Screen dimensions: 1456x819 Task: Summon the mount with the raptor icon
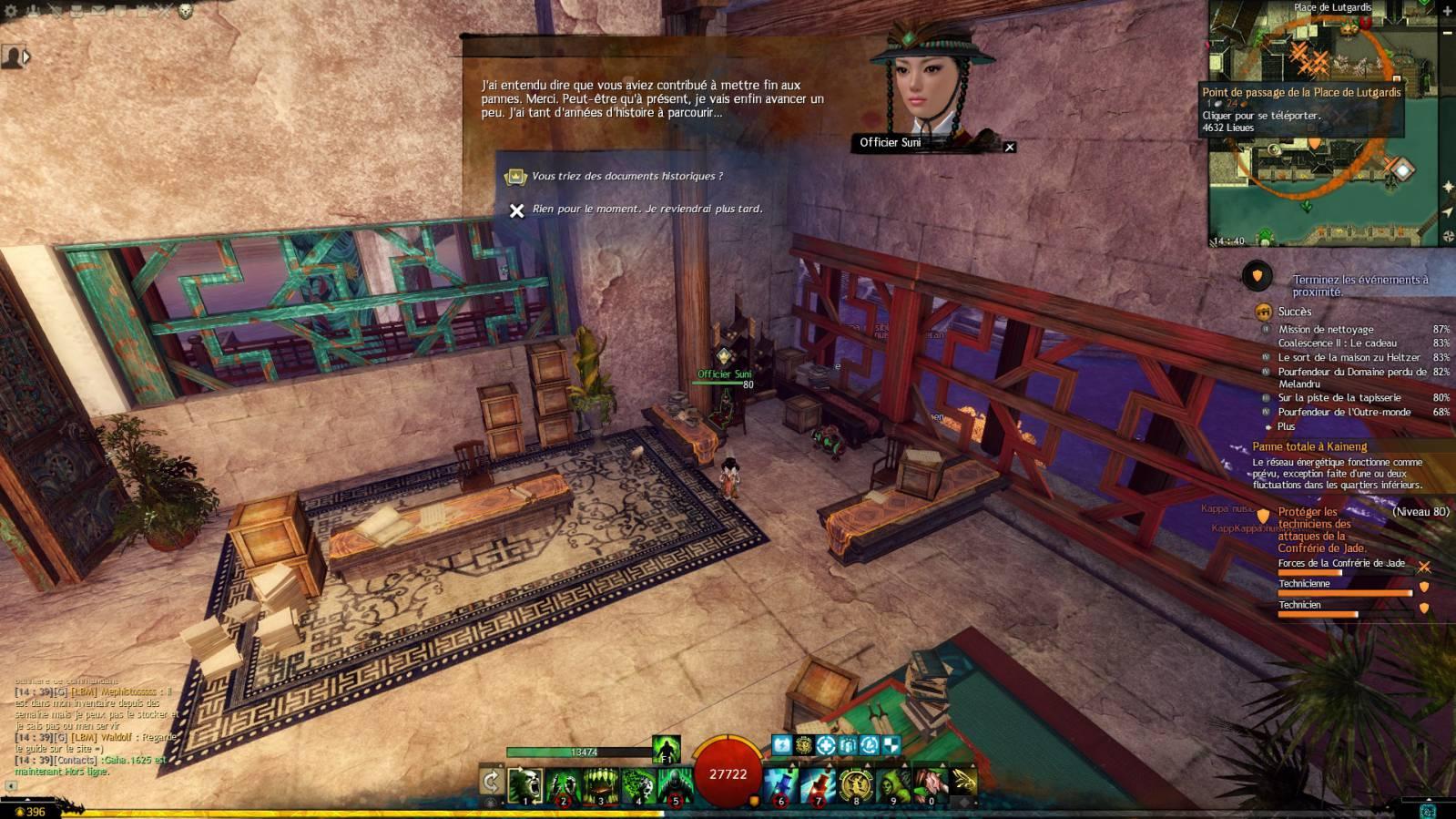click(x=962, y=782)
